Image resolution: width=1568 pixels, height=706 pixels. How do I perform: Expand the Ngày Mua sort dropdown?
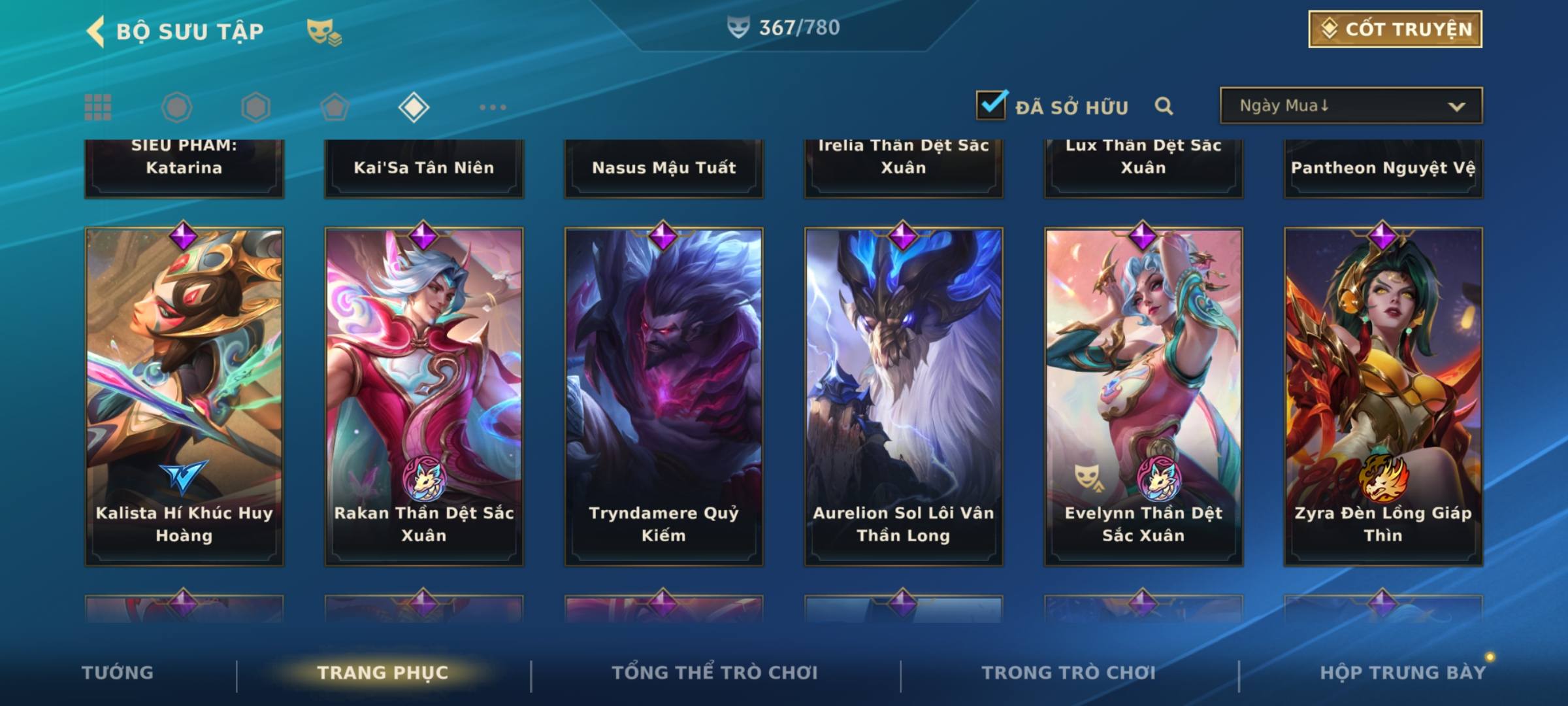point(1351,106)
